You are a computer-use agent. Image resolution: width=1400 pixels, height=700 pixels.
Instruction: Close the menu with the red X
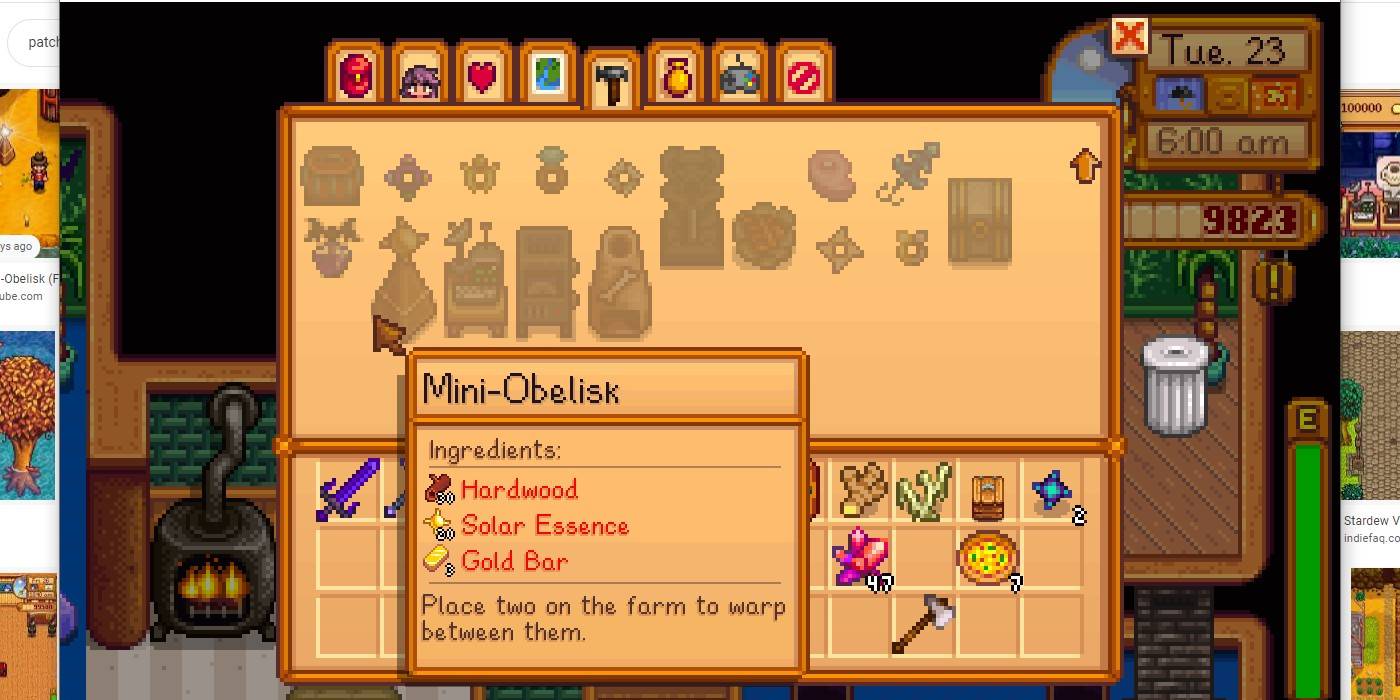point(1129,37)
